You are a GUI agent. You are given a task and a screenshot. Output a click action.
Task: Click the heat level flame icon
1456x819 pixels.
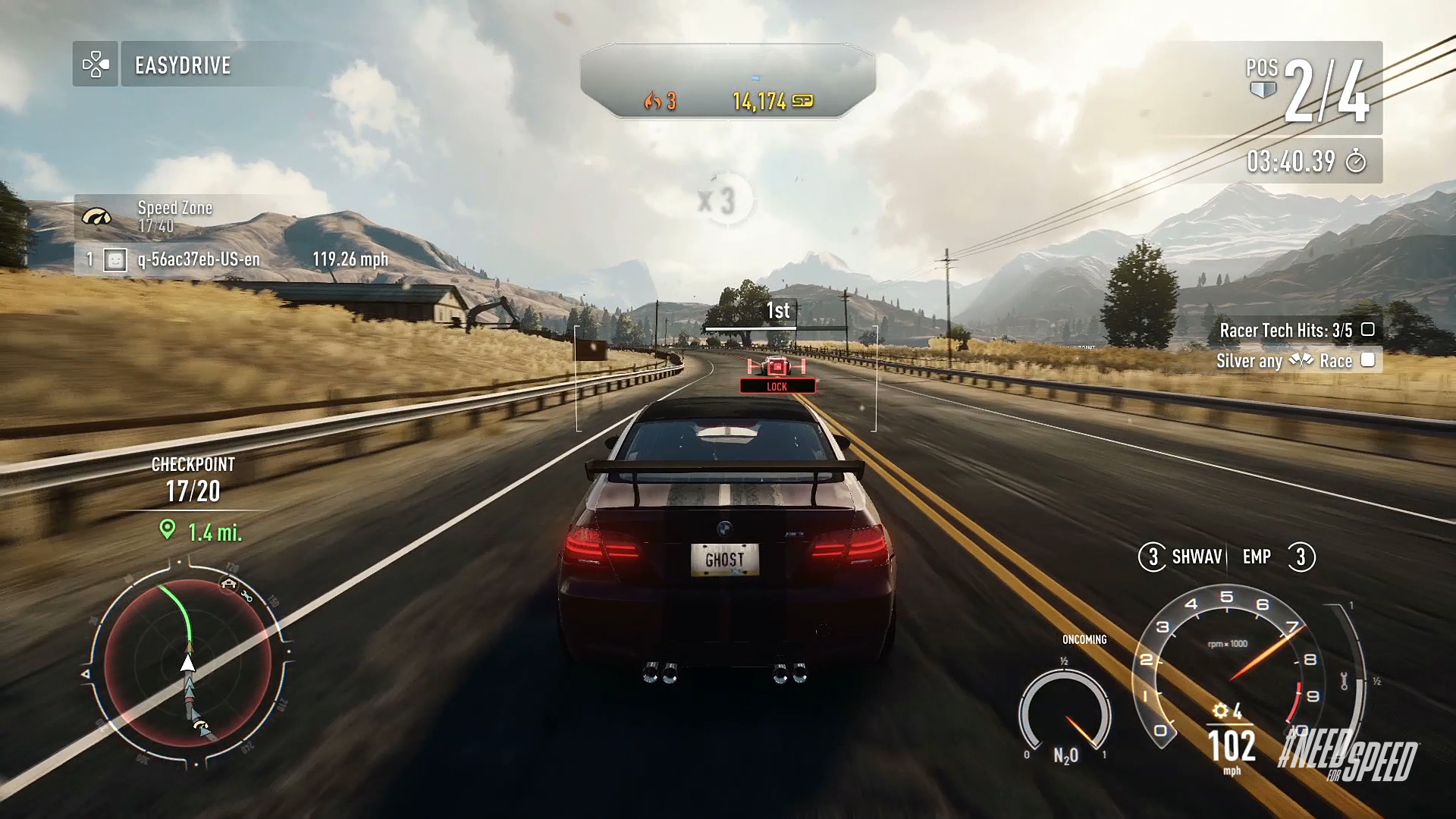click(653, 101)
